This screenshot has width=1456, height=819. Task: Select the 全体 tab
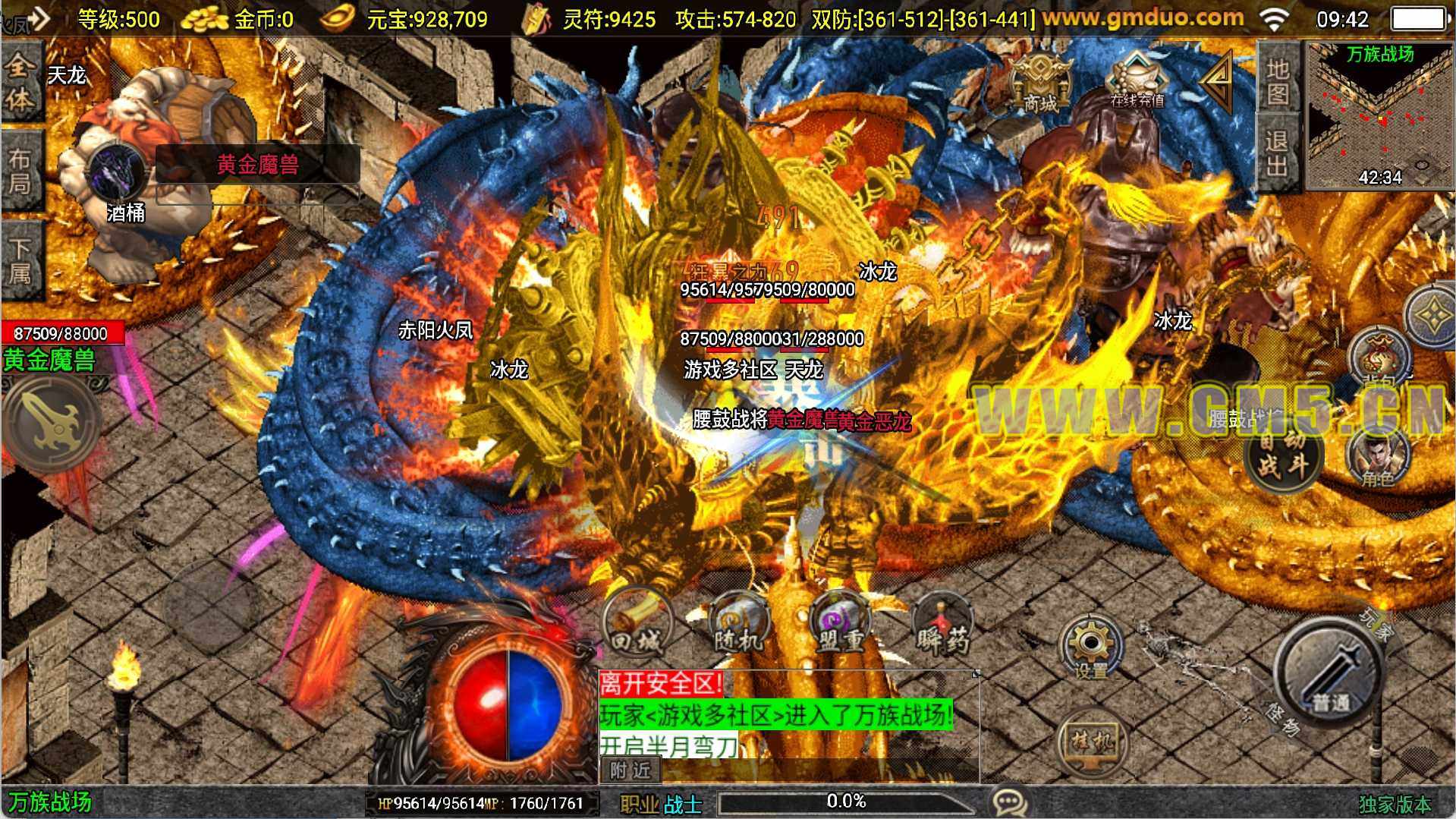pyautogui.click(x=20, y=82)
